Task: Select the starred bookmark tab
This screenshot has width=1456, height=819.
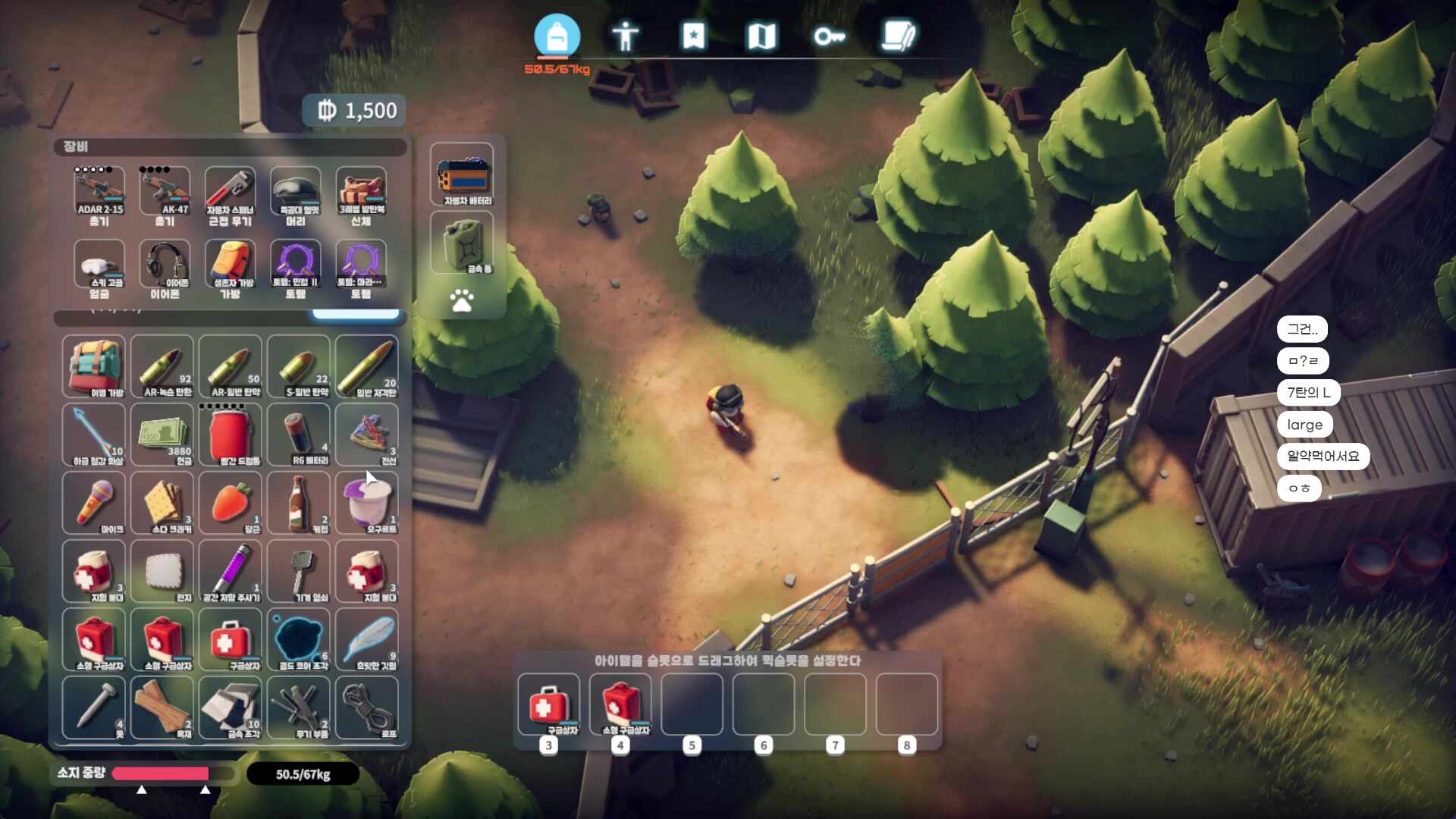Action: 693,36
